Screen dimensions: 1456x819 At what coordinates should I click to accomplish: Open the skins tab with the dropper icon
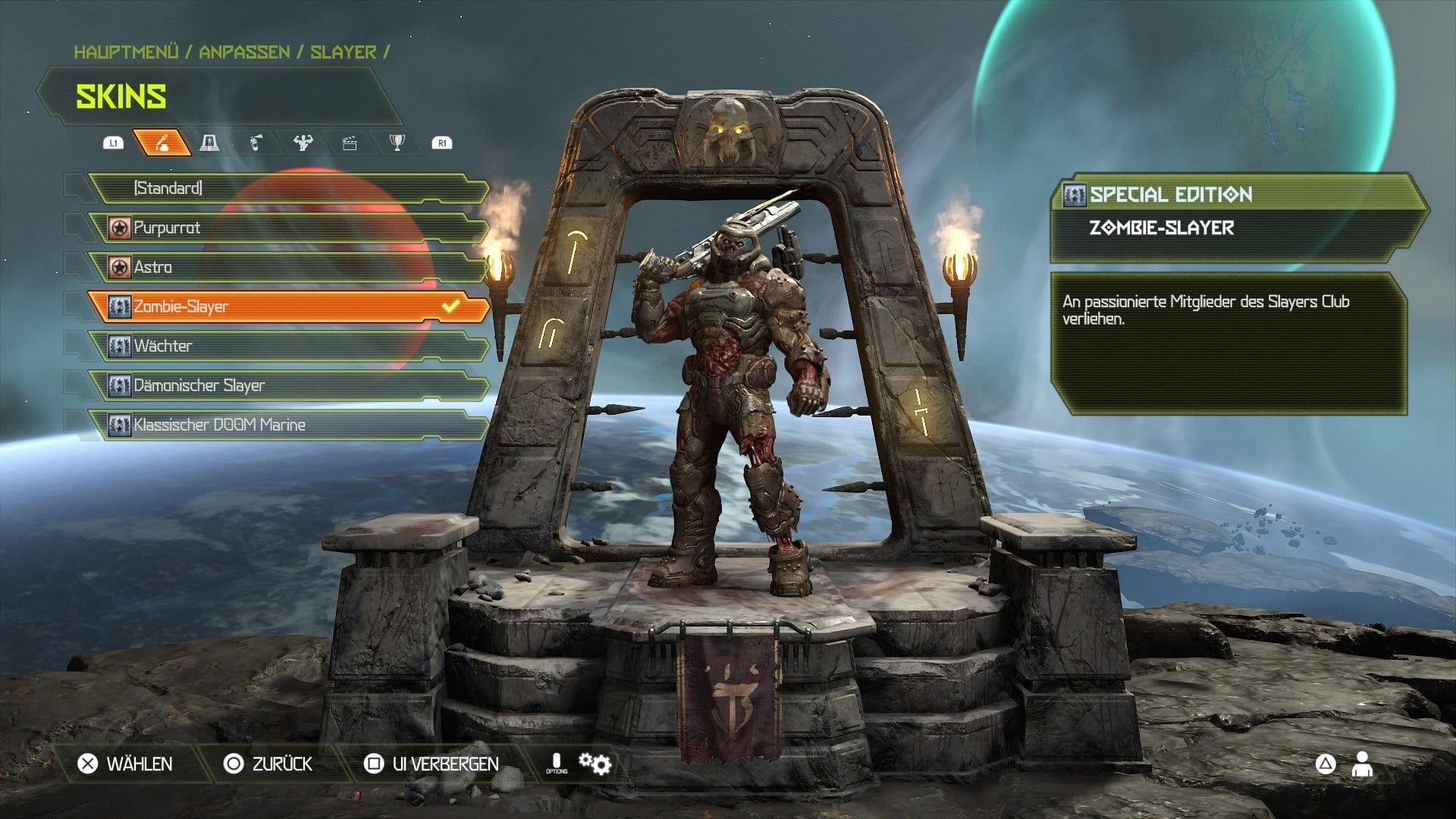coord(162,143)
